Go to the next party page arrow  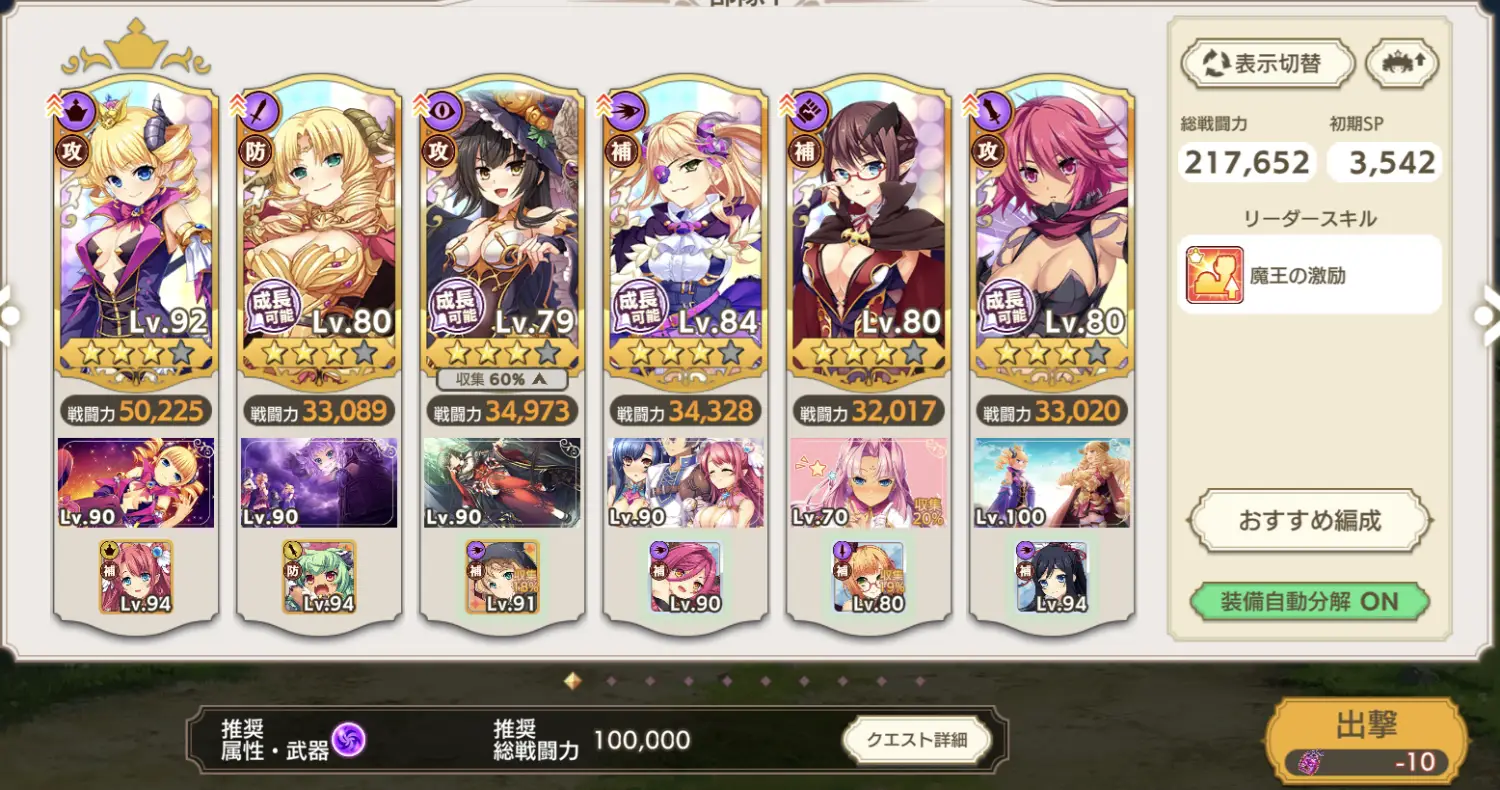pyautogui.click(x=1486, y=315)
